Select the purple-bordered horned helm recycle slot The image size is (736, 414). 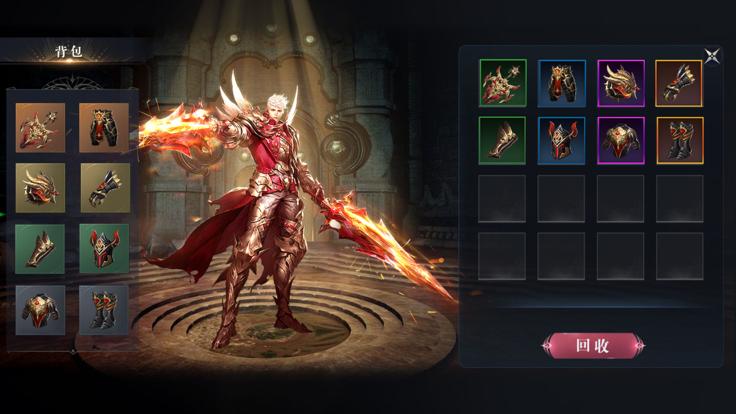click(621, 83)
